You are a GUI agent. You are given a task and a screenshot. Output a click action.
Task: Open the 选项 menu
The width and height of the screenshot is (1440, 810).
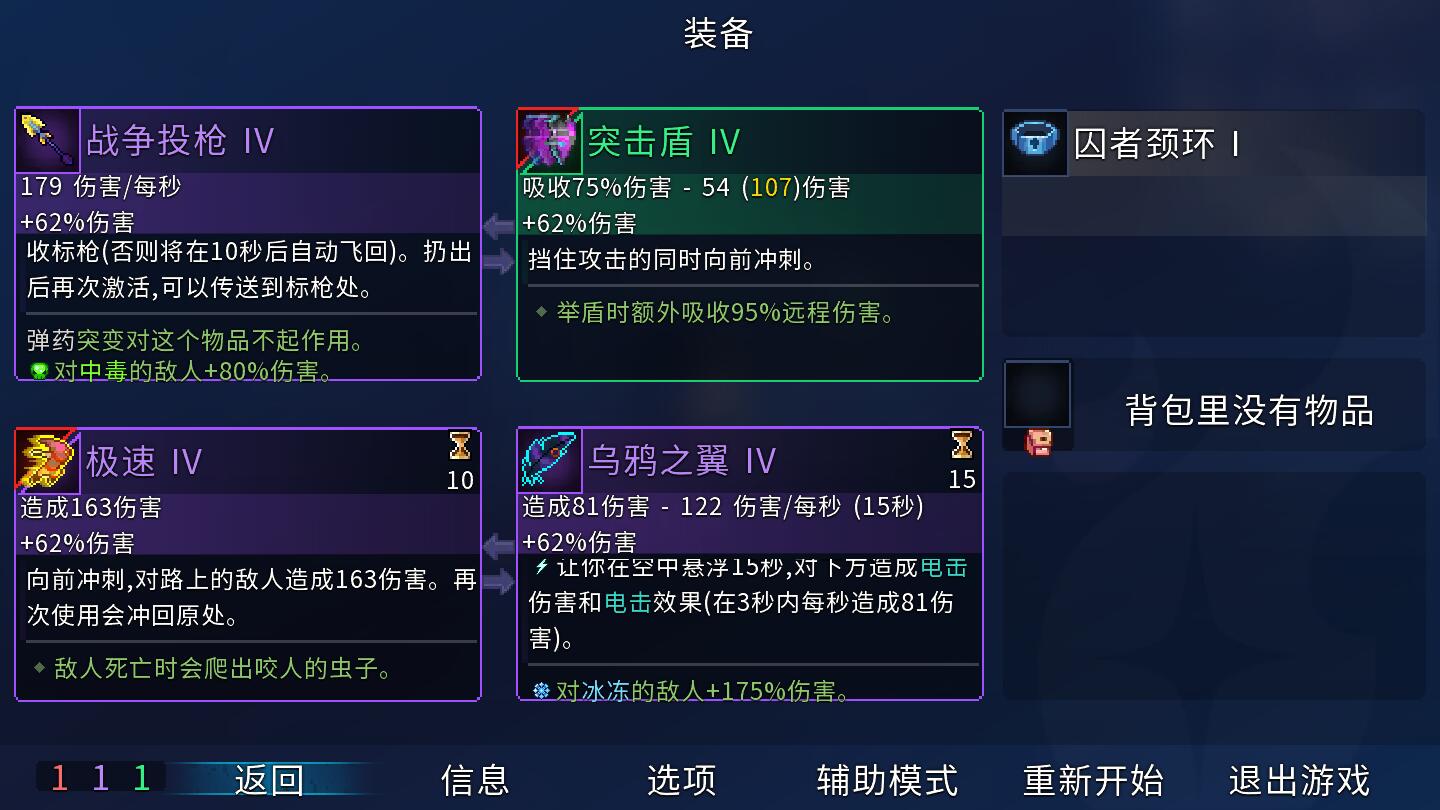tap(681, 779)
